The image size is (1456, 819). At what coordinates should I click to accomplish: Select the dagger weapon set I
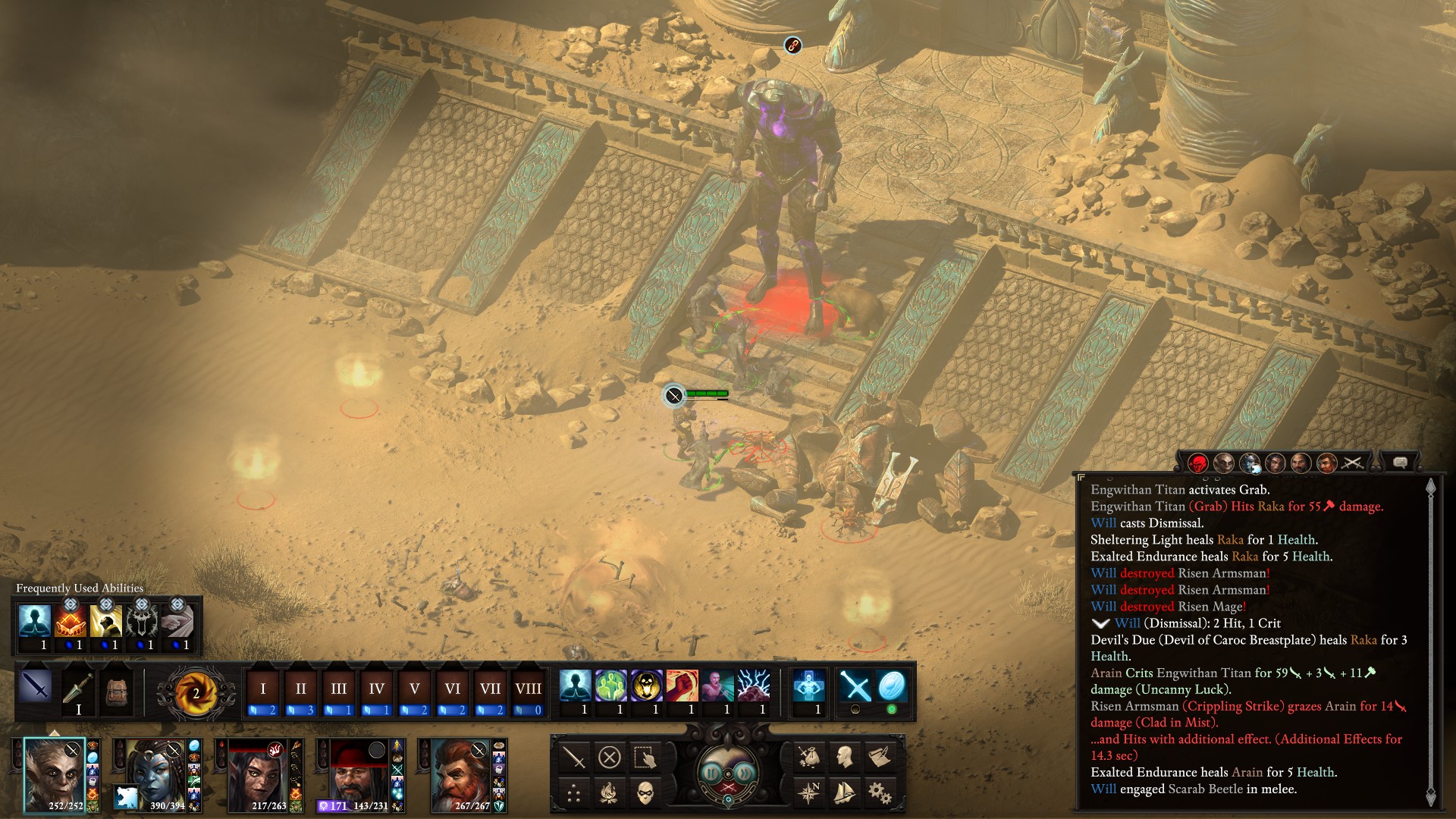[x=78, y=690]
